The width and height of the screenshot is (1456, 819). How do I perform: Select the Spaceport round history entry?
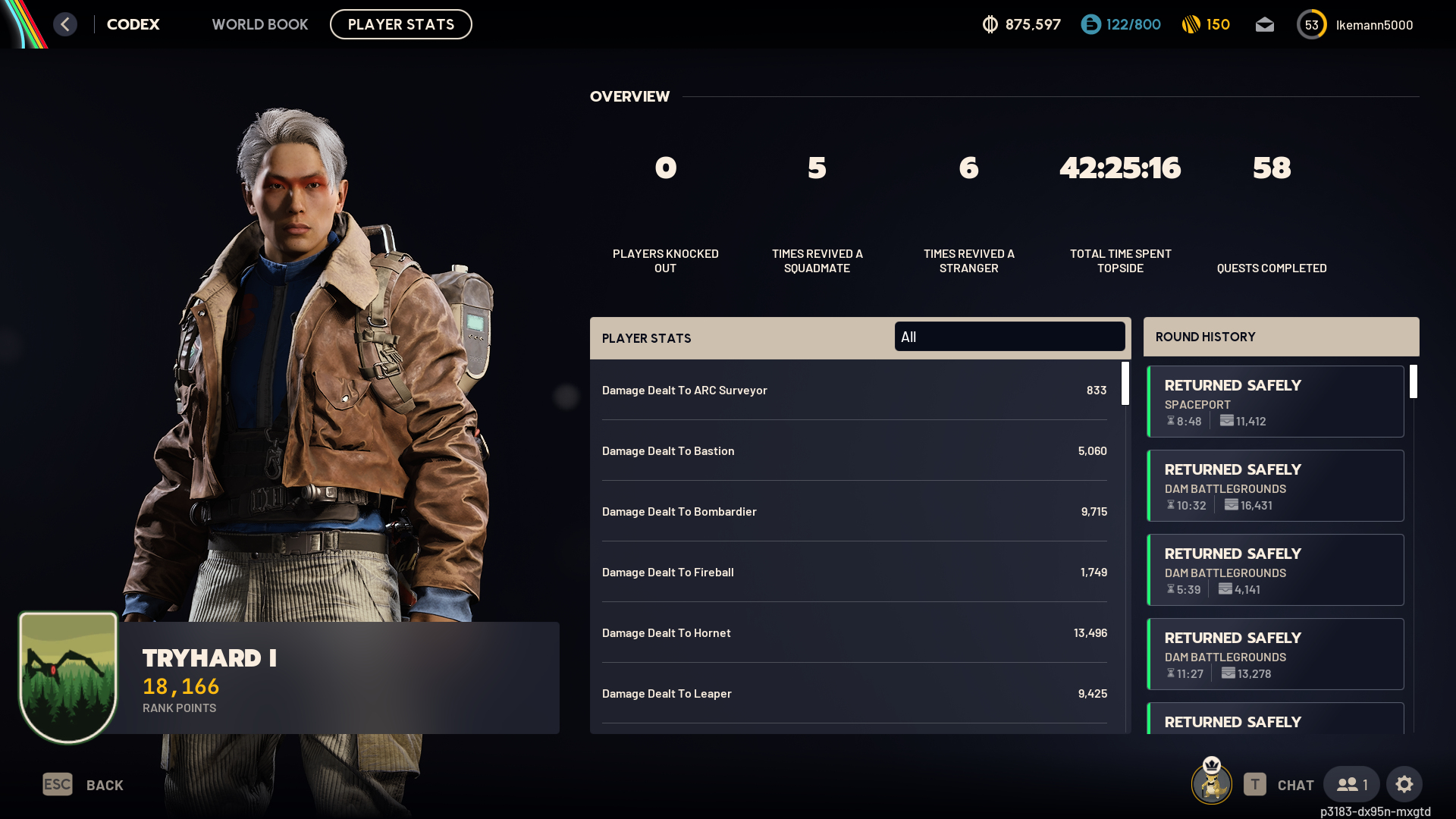click(x=1276, y=402)
